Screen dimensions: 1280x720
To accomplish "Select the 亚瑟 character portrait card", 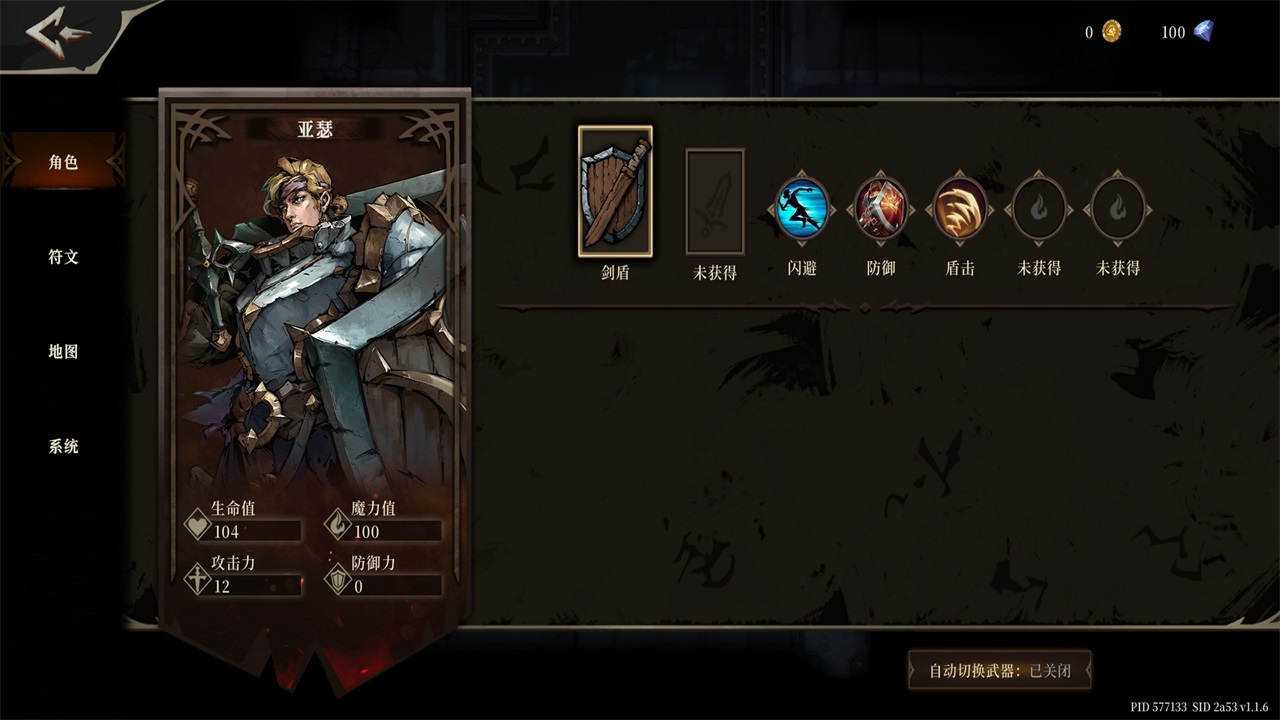I will (315, 320).
